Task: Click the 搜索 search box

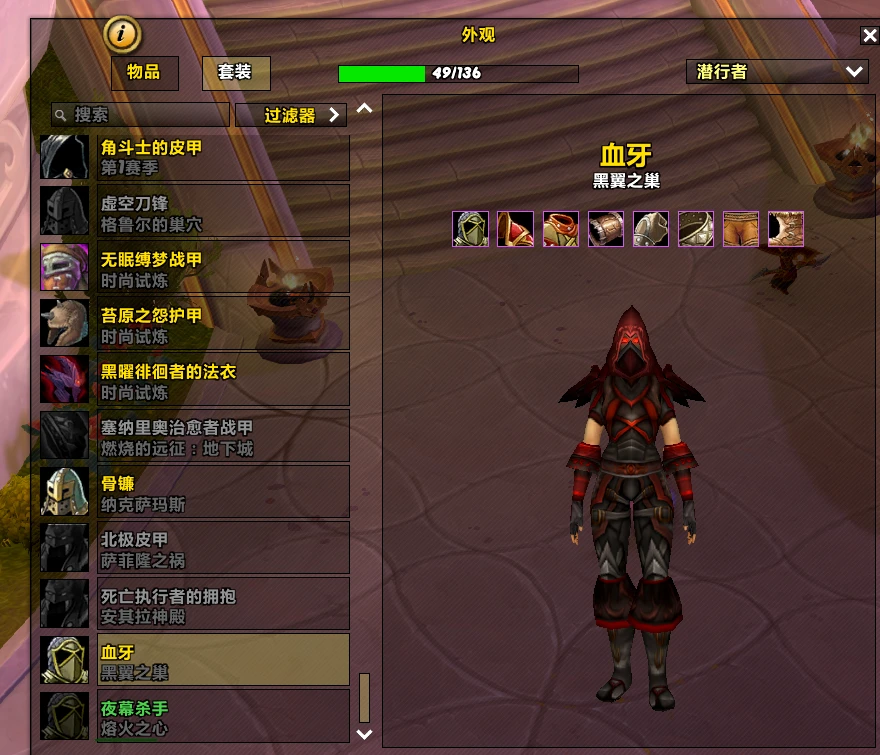Action: click(x=140, y=115)
